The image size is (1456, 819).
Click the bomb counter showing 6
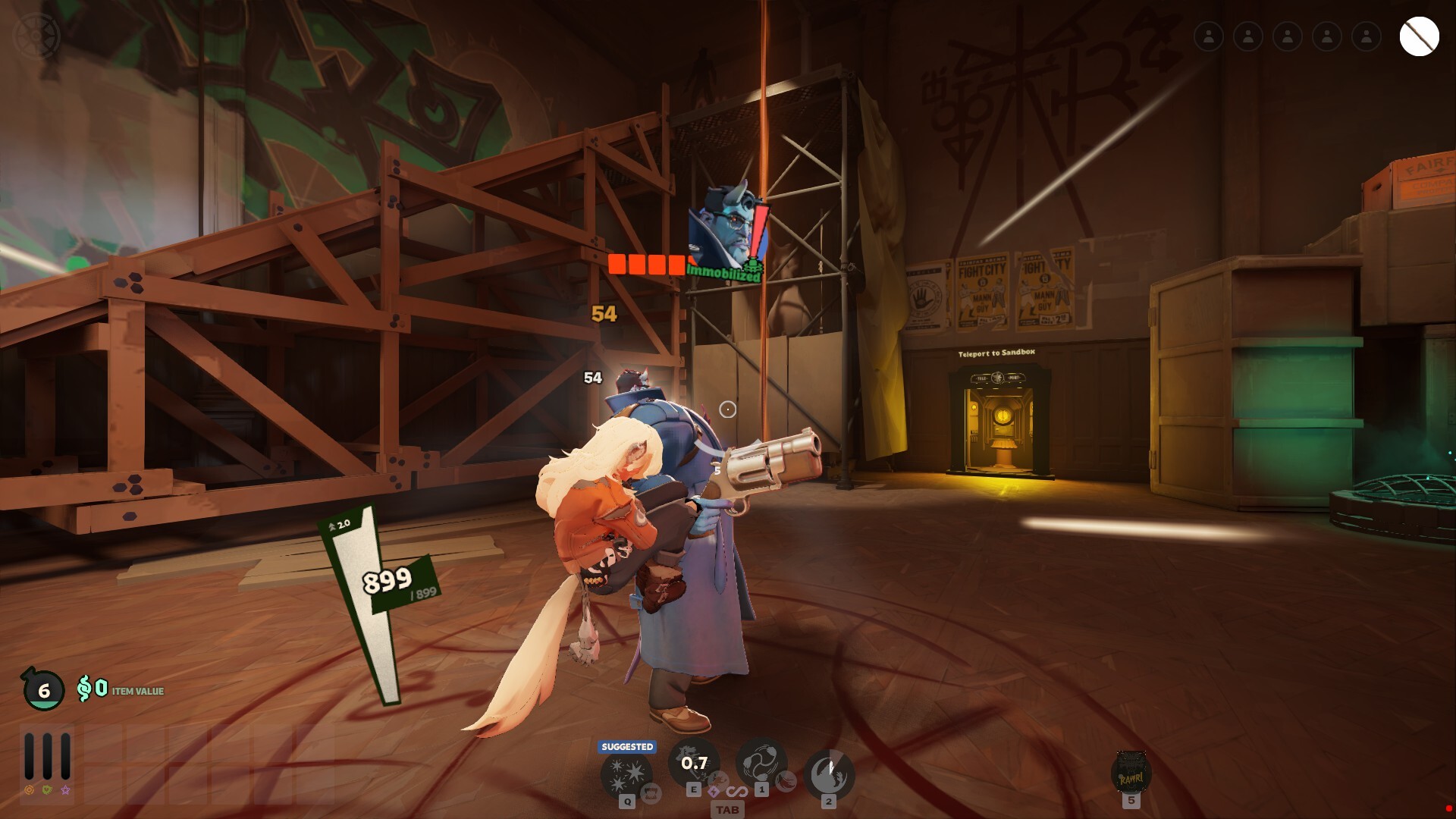tap(44, 692)
